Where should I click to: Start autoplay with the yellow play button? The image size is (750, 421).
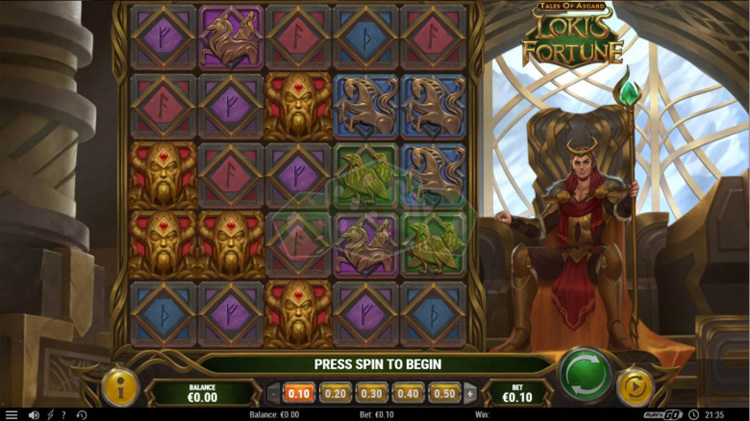click(634, 386)
